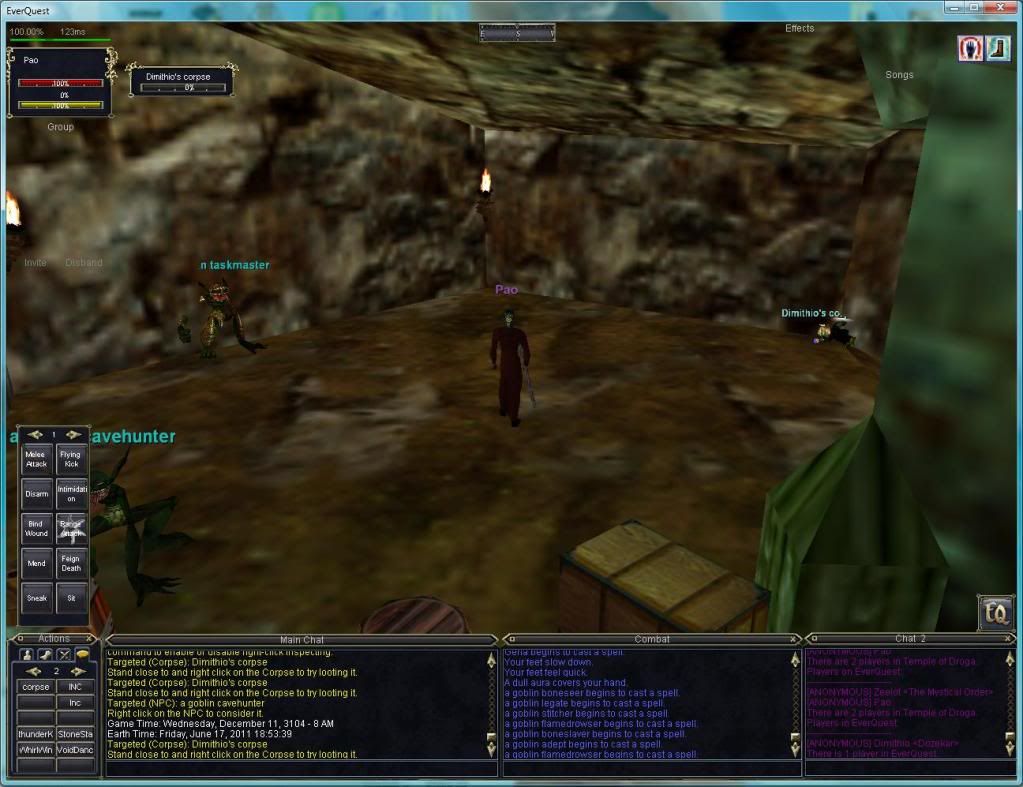Click the Bind Wound hotbutton
Image resolution: width=1023 pixels, height=787 pixels.
click(x=36, y=528)
